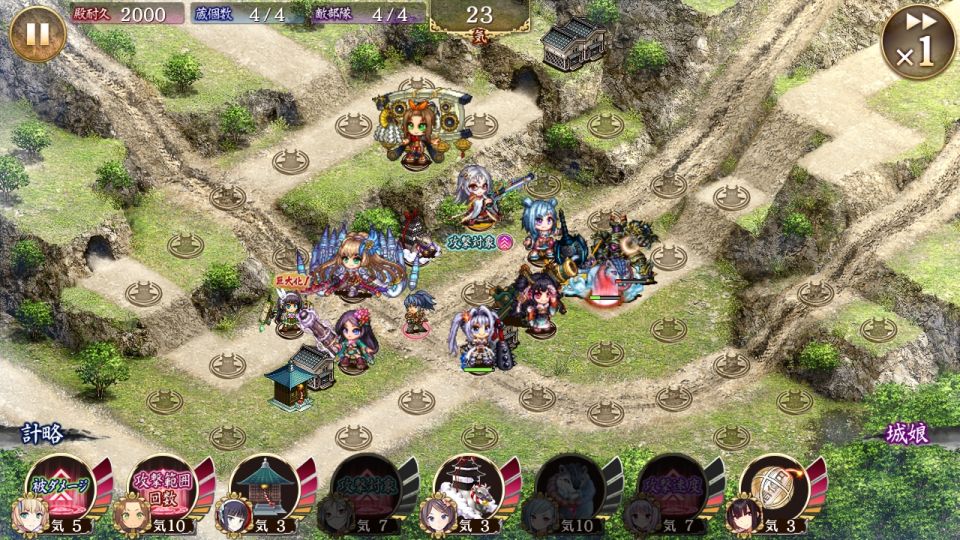The width and height of the screenshot is (960, 540).
Task: Activate the 攻撃範囲 回数 stratagem costing 10 ki
Action: point(160,487)
